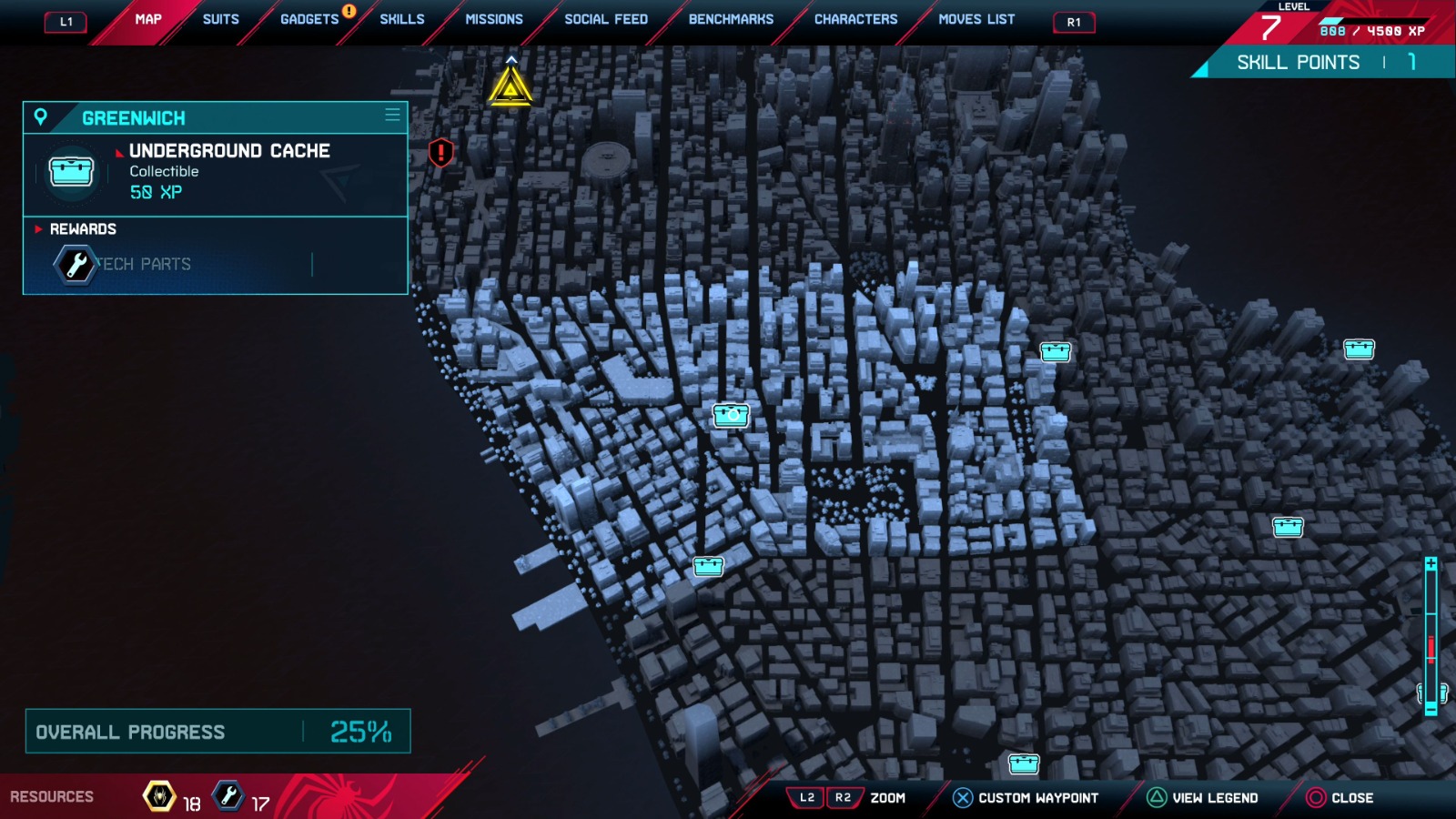Go to the Missions tab

494,19
